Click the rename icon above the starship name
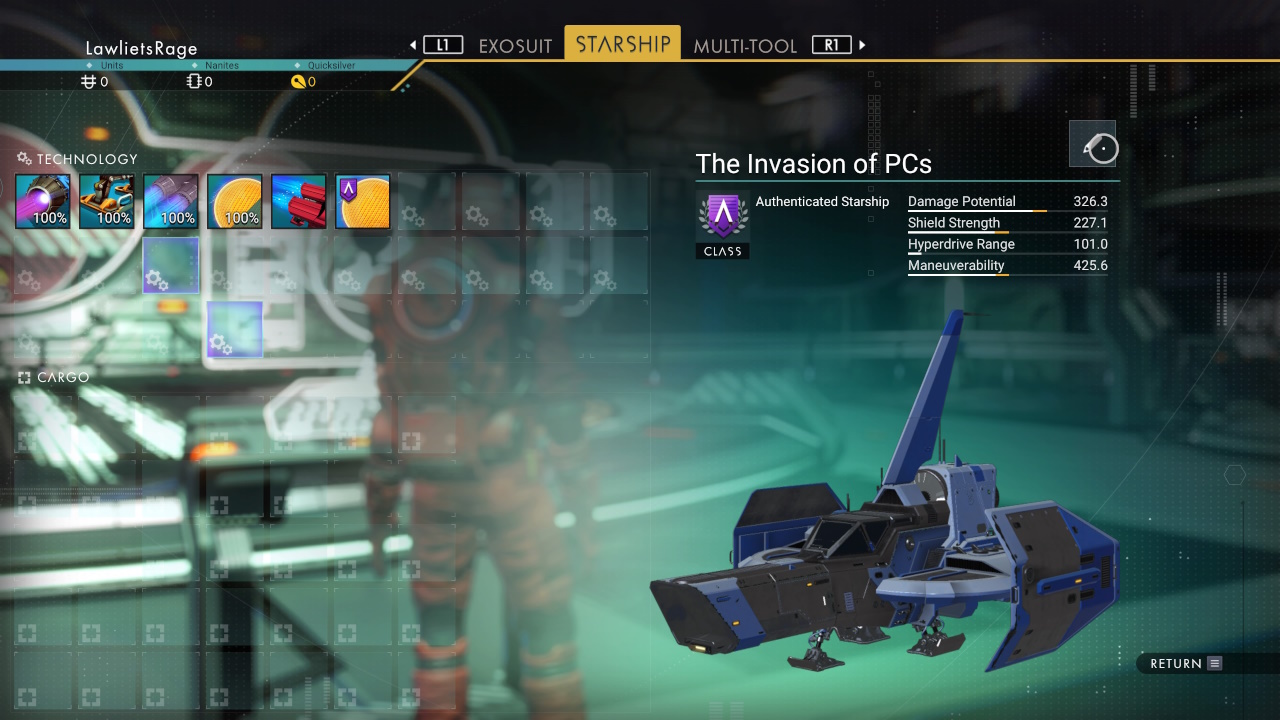This screenshot has height=720, width=1280. click(1093, 144)
